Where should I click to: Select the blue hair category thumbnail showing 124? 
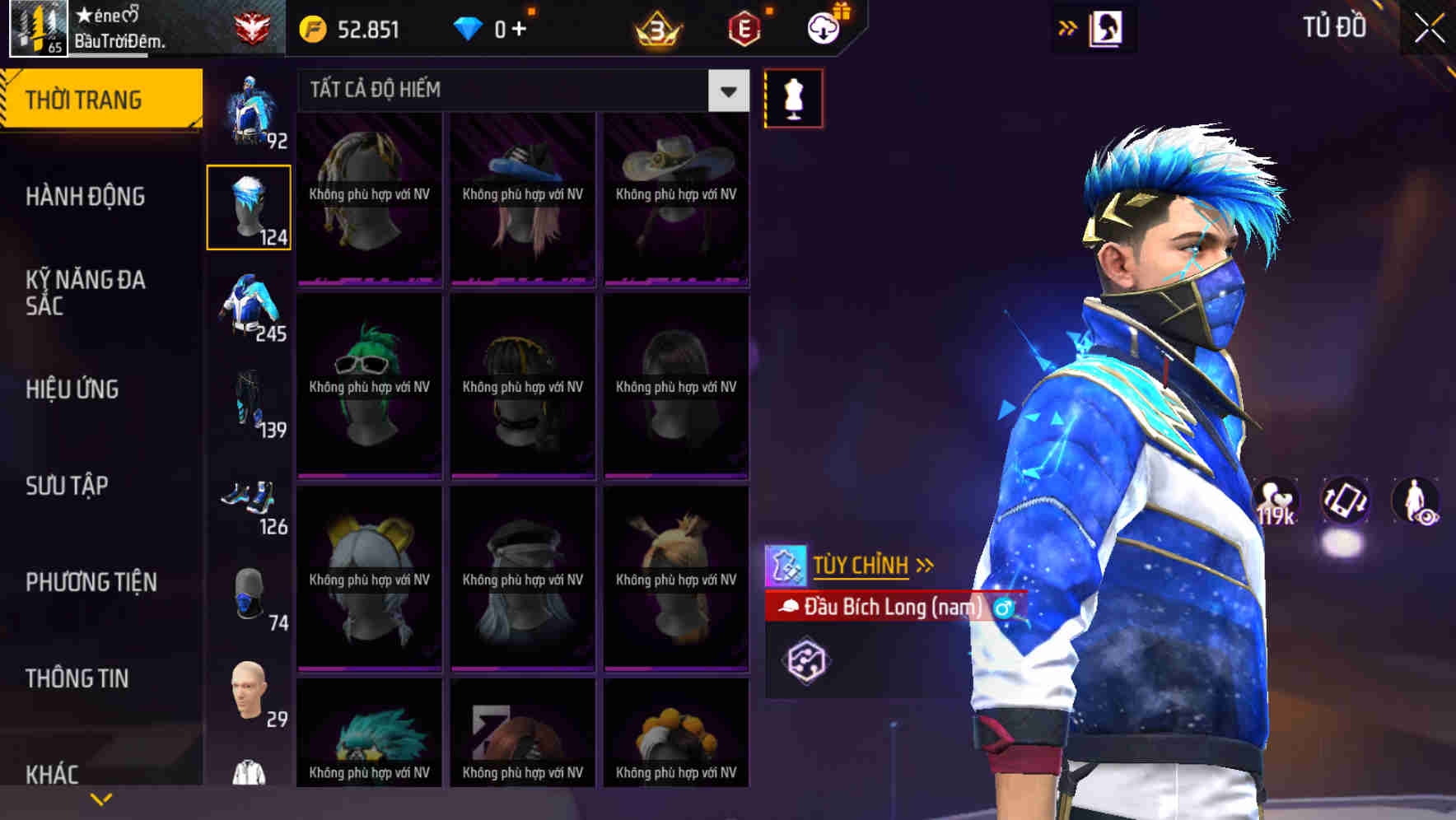click(x=249, y=206)
